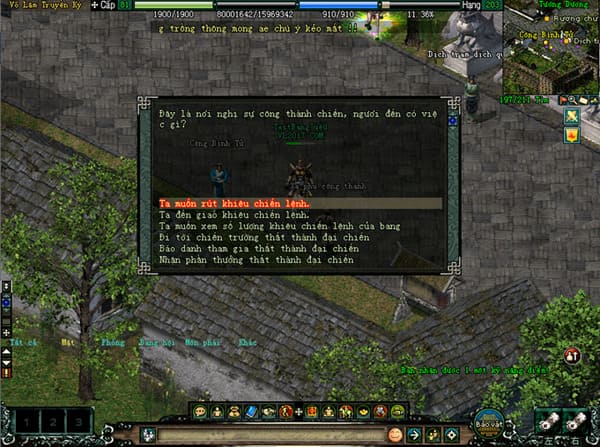This screenshot has width=600, height=447.
Task: Choose 'Ta muốn xem số lượng khiêu chiến lệnh của bang'
Action: (265, 227)
